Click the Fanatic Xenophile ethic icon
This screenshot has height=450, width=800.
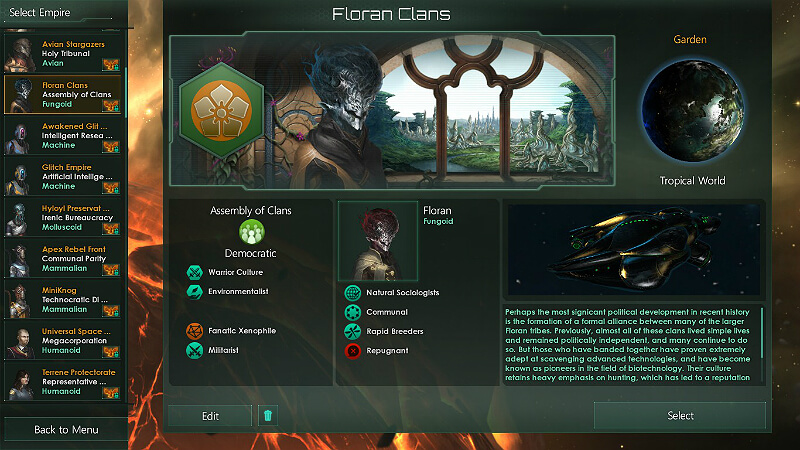(195, 330)
